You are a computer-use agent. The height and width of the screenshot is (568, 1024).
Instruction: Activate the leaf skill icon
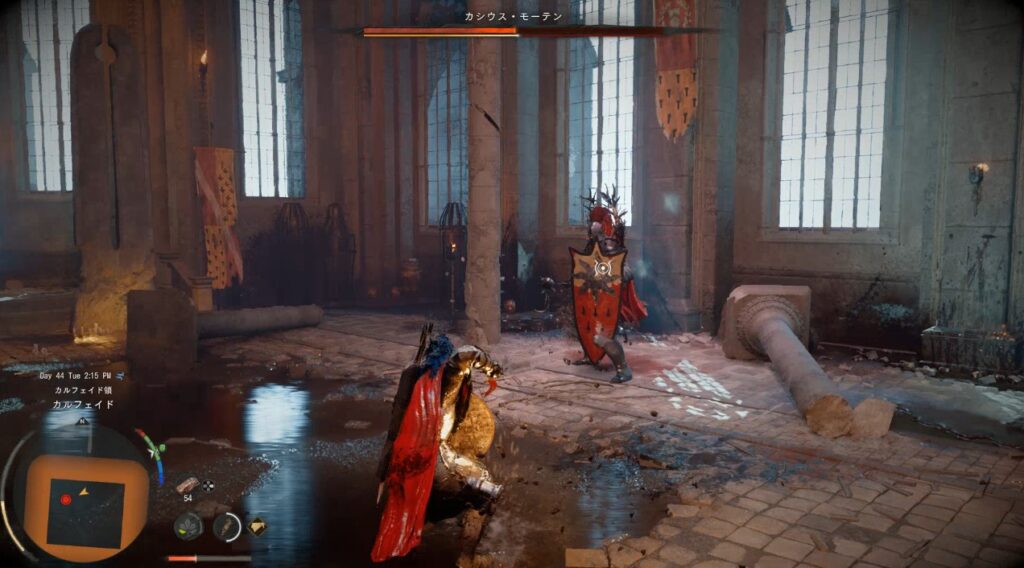[x=187, y=525]
